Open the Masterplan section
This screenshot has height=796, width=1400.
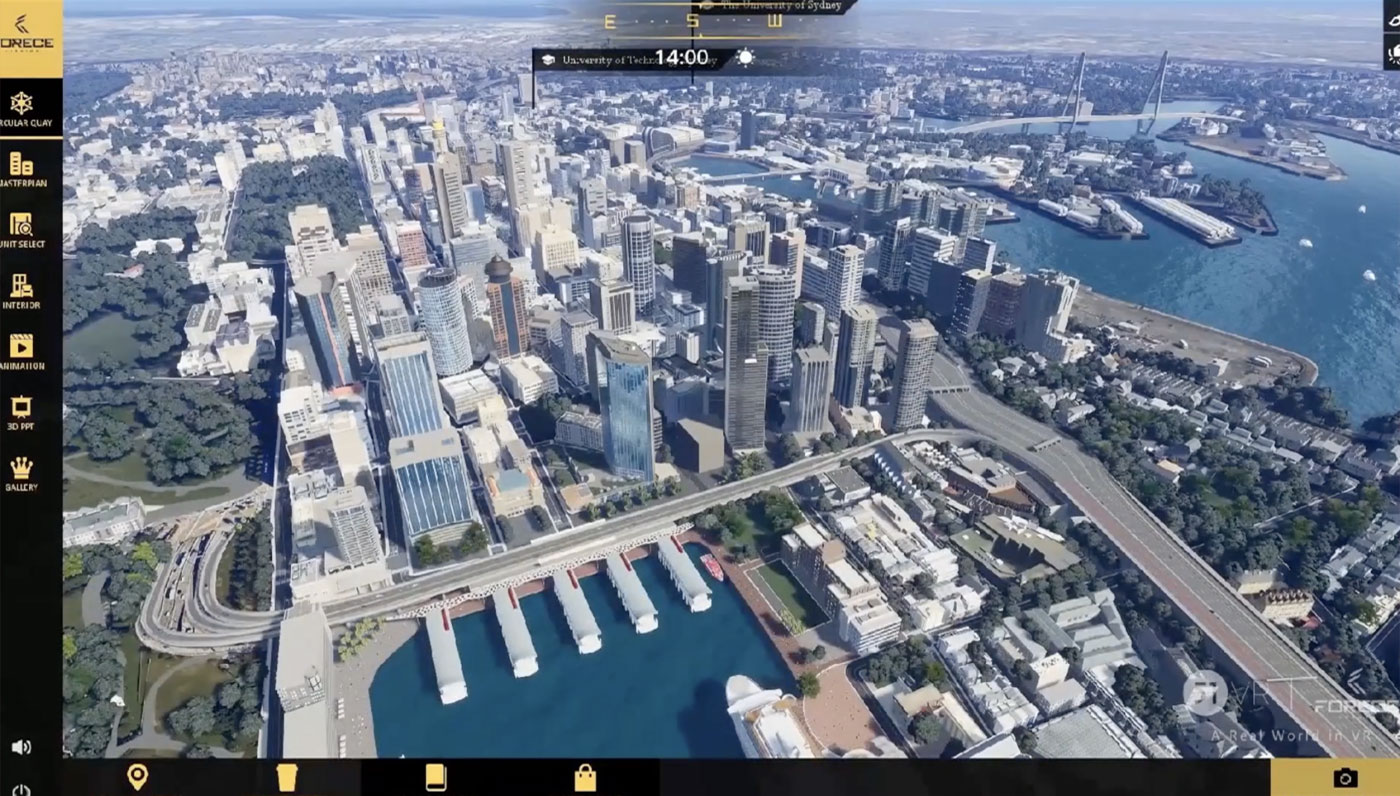(22, 169)
